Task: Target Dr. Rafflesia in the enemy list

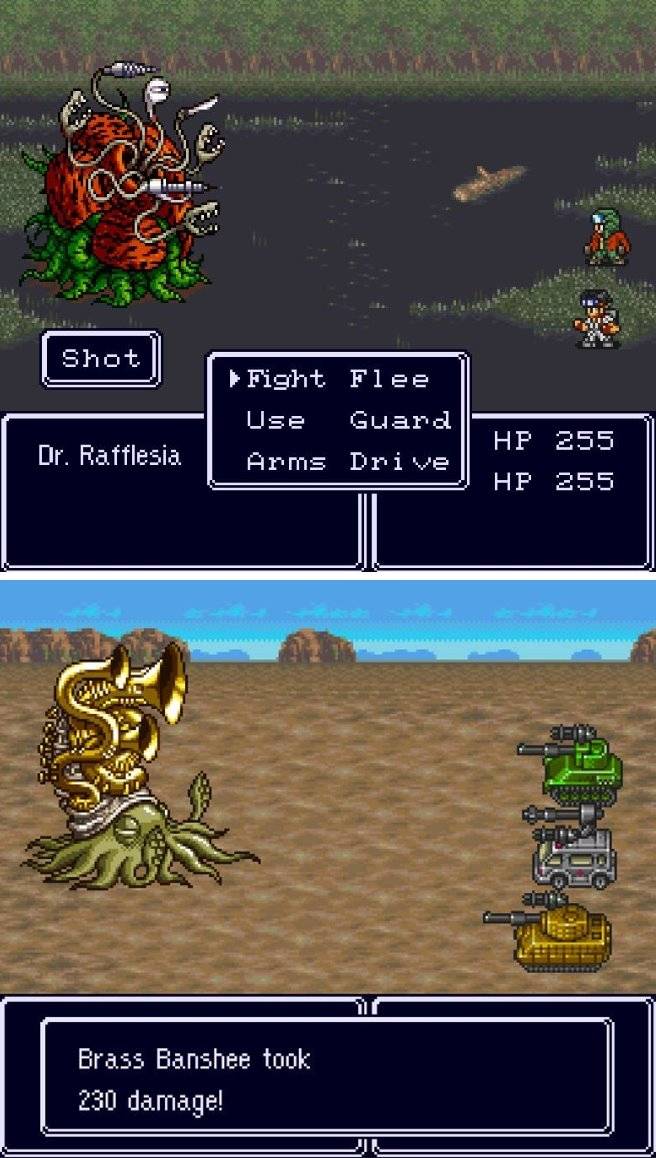Action: 109,456
